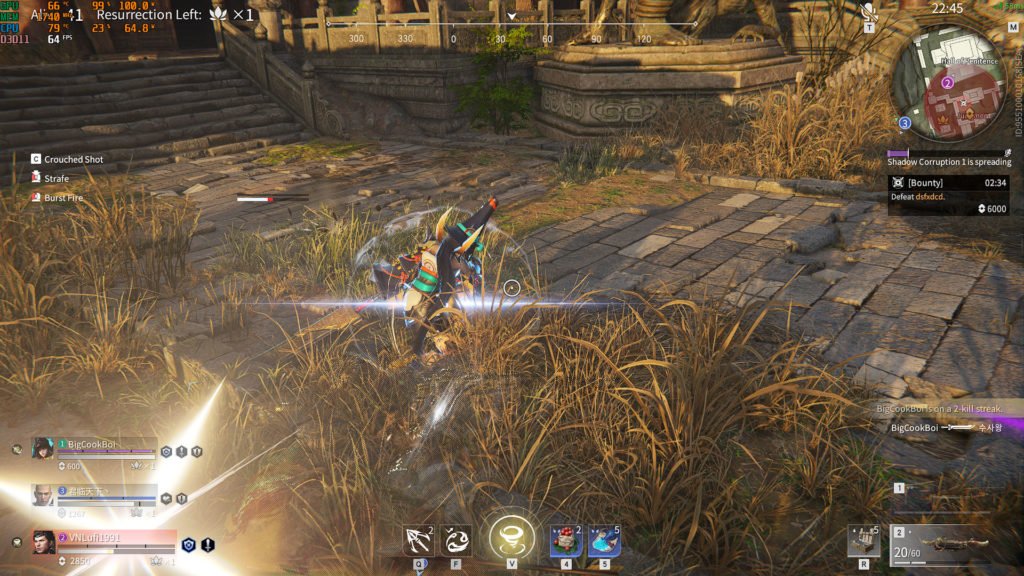Use the swirling dash skill icon
This screenshot has width=1024, height=576.
456,540
